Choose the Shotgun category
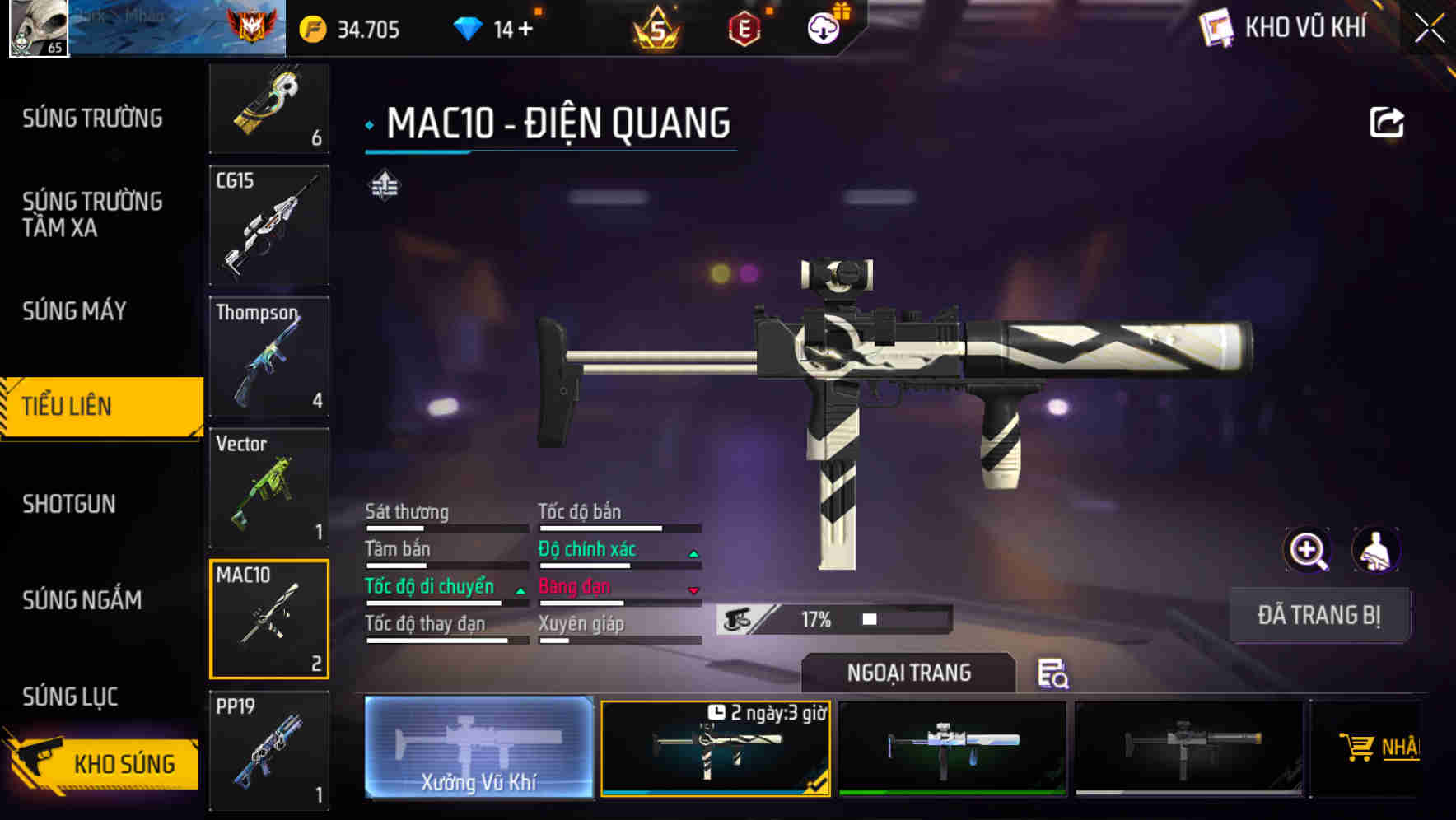Screen dimensions: 1456x820 pyautogui.click(x=69, y=504)
